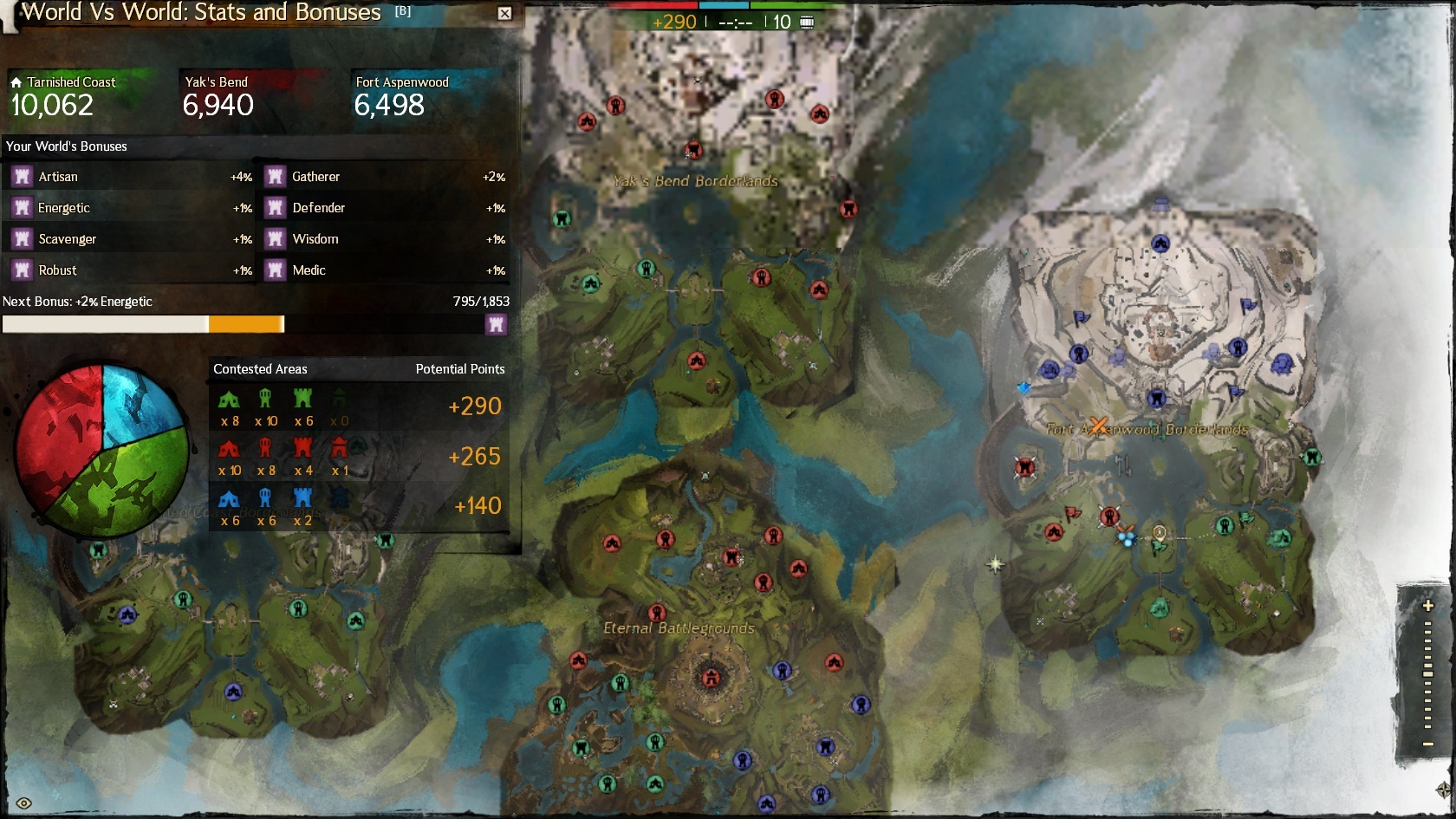Zoom in the map with plus button
This screenshot has width=1456, height=819.
(x=1427, y=606)
